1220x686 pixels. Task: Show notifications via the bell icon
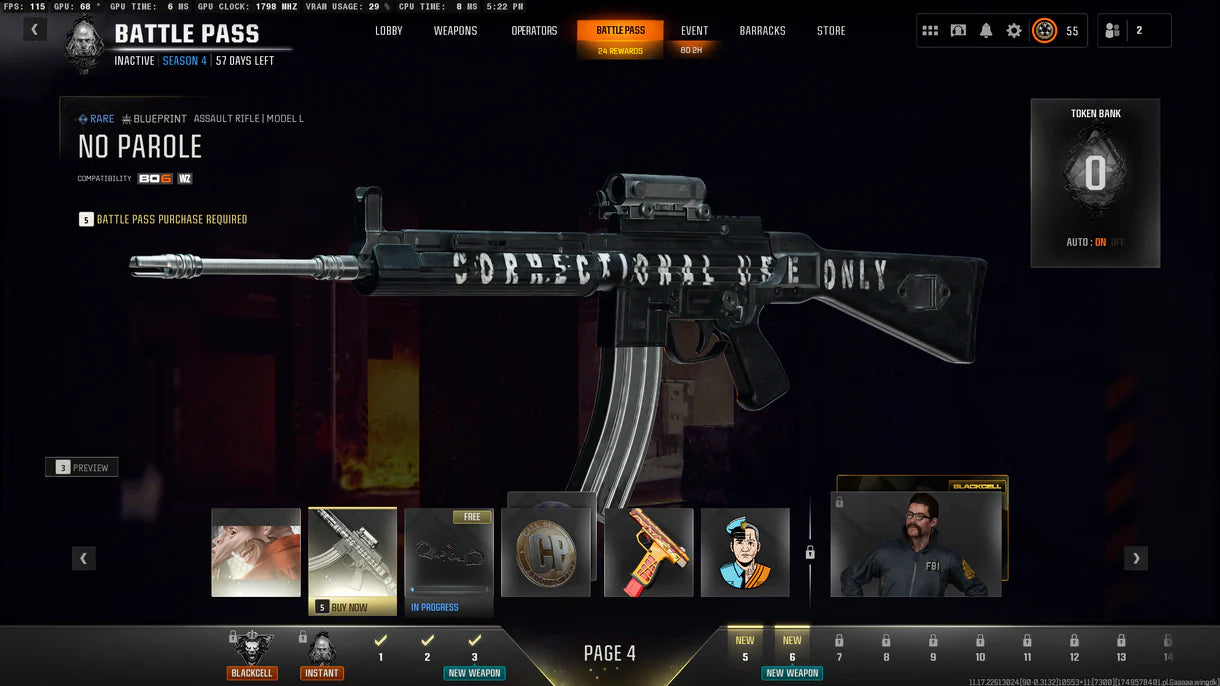coord(986,31)
